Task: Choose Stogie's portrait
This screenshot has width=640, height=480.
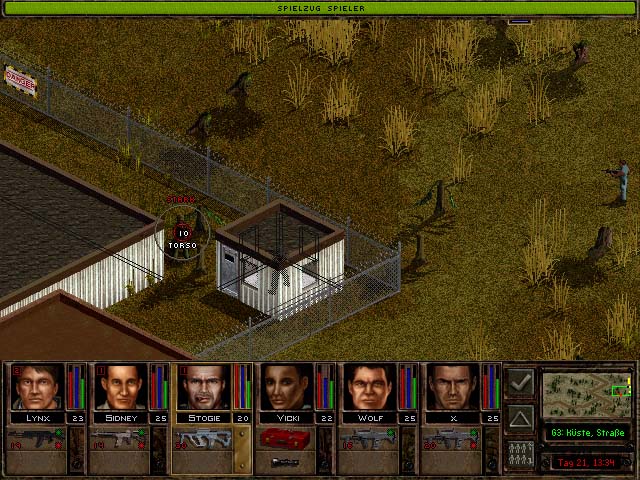Action: (x=204, y=387)
